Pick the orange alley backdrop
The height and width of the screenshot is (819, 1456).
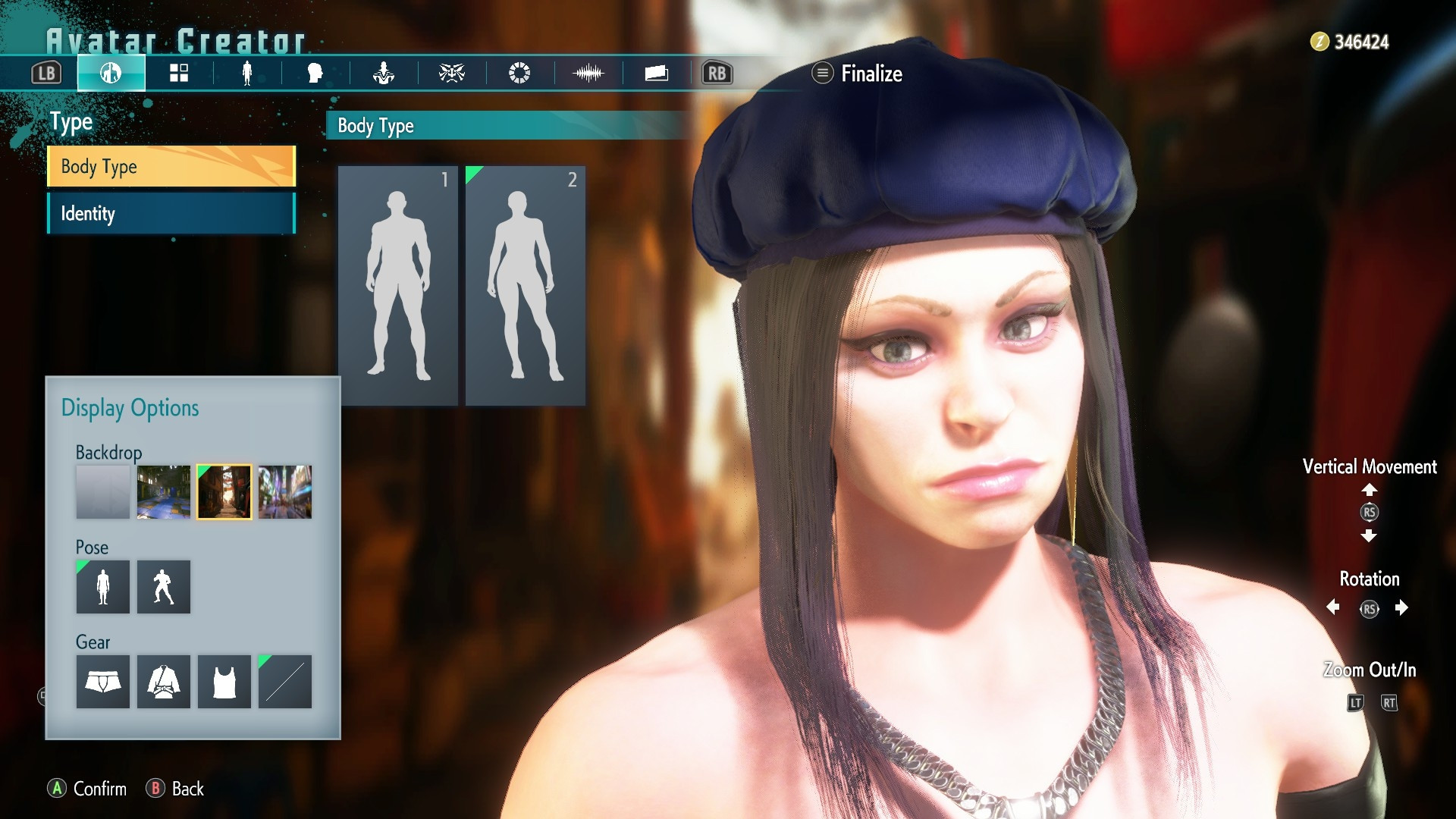(x=224, y=492)
